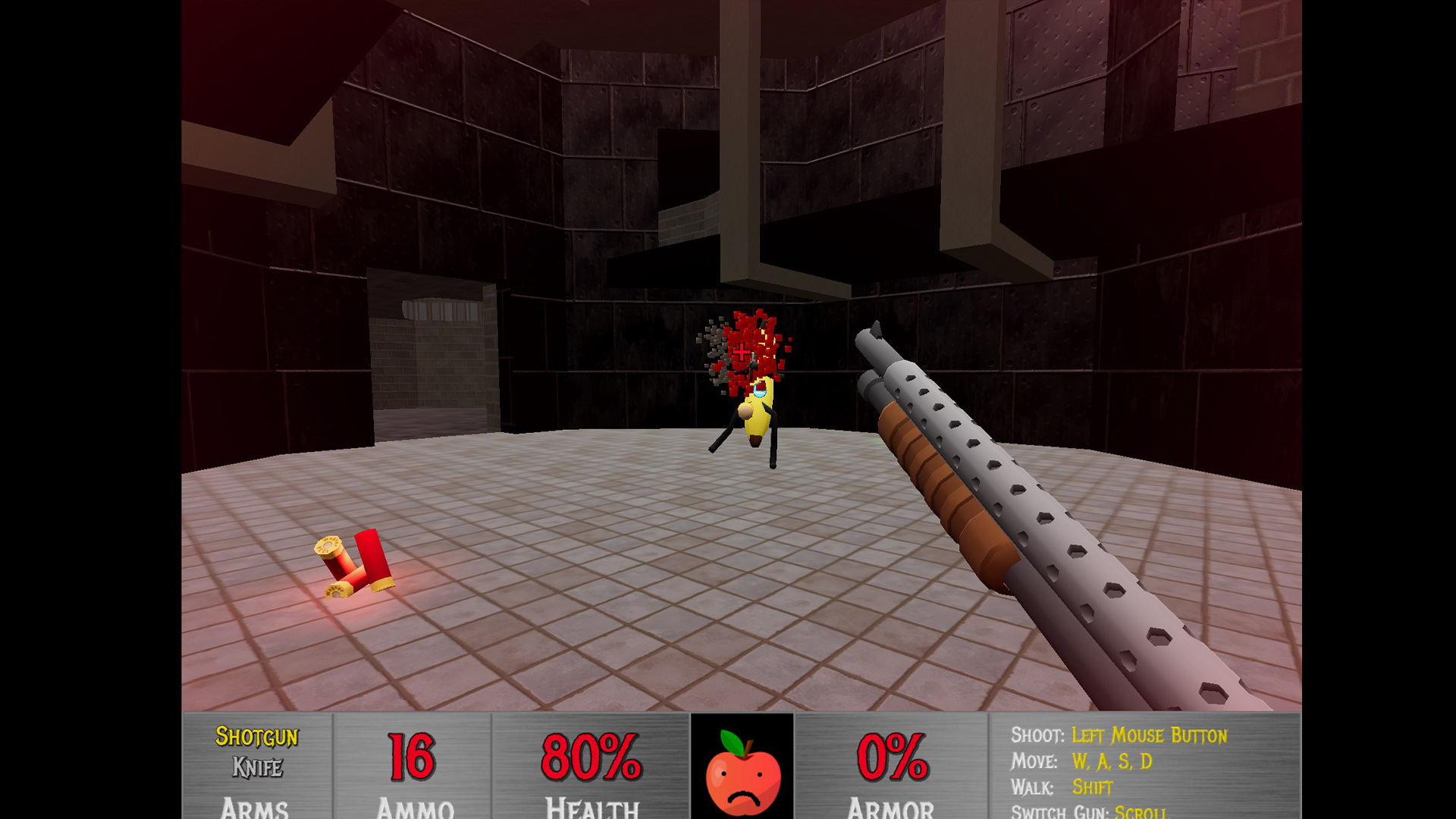Click the Shotgun label in the Arms panel
Viewport: 1456px width, 819px height.
258,737
